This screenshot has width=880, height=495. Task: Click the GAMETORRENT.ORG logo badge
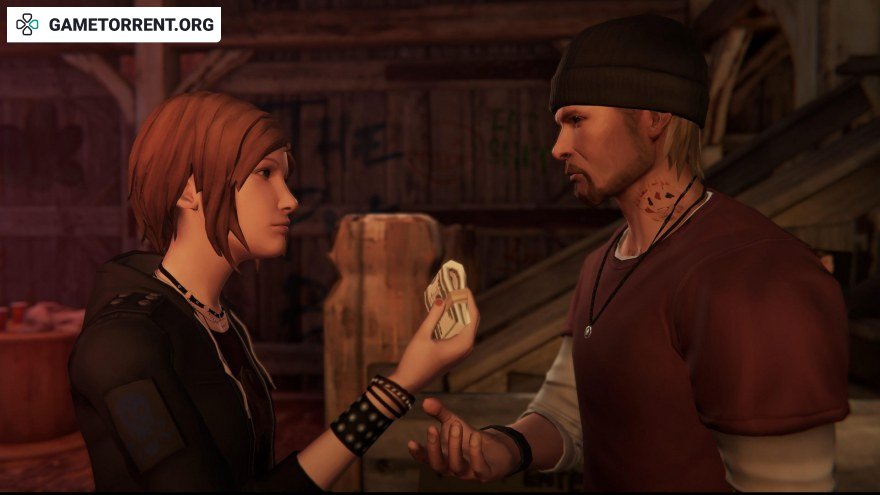tap(114, 24)
